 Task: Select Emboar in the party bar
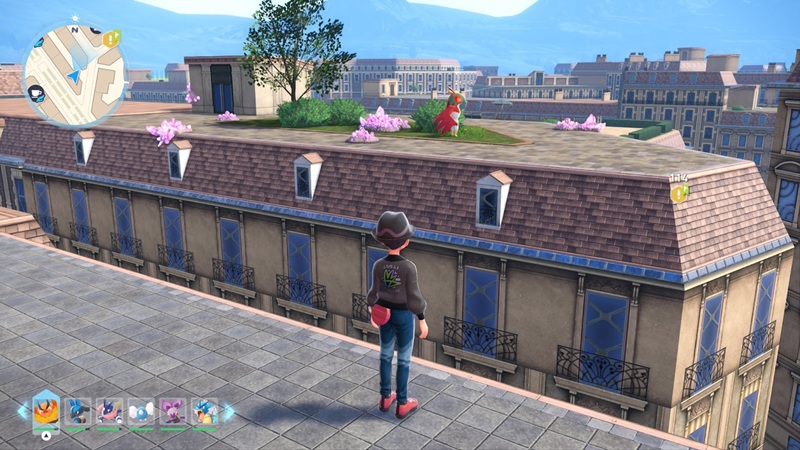(46, 411)
